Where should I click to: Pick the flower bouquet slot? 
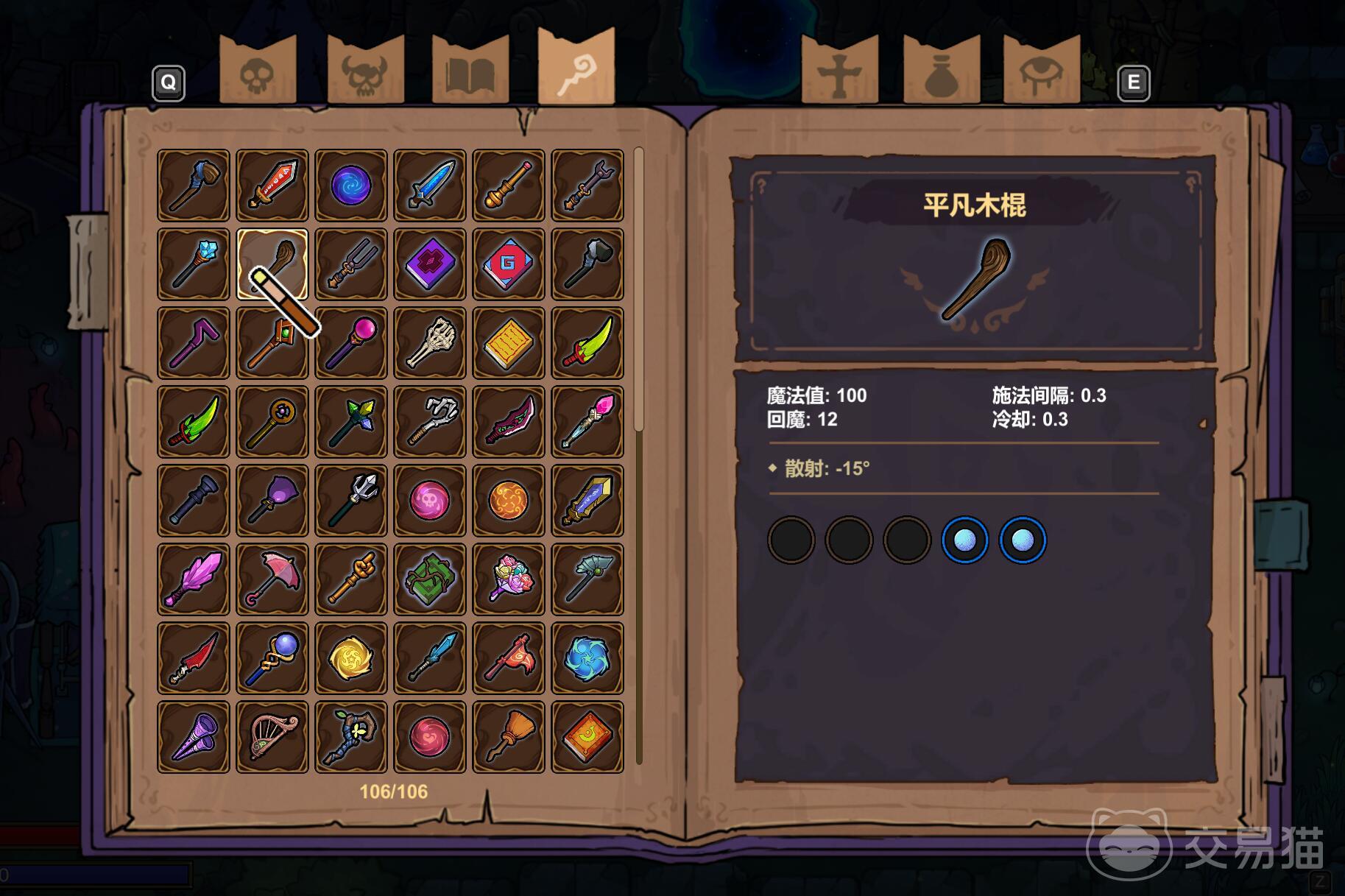[x=509, y=579]
